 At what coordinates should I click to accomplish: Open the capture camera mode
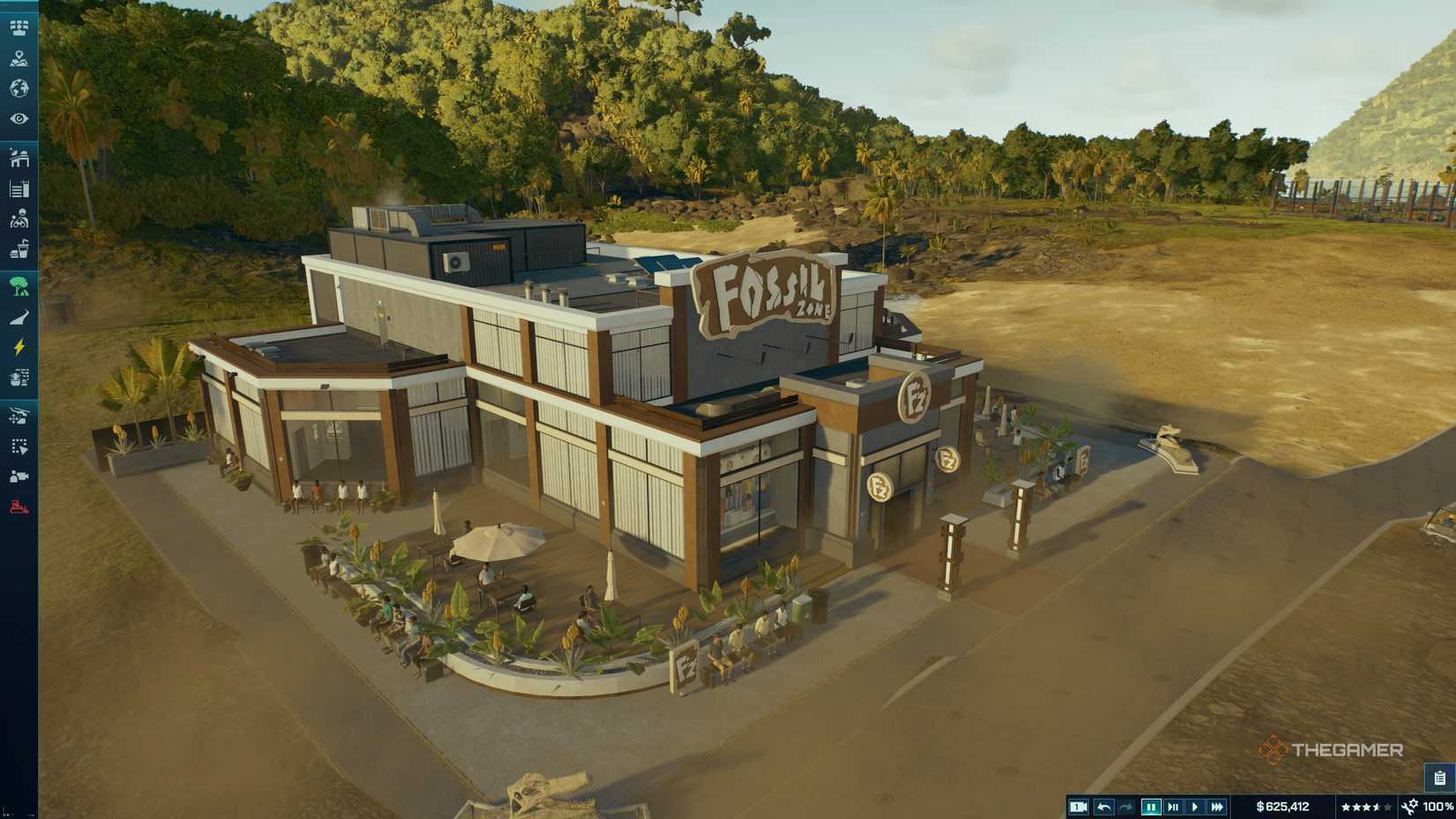[1078, 806]
